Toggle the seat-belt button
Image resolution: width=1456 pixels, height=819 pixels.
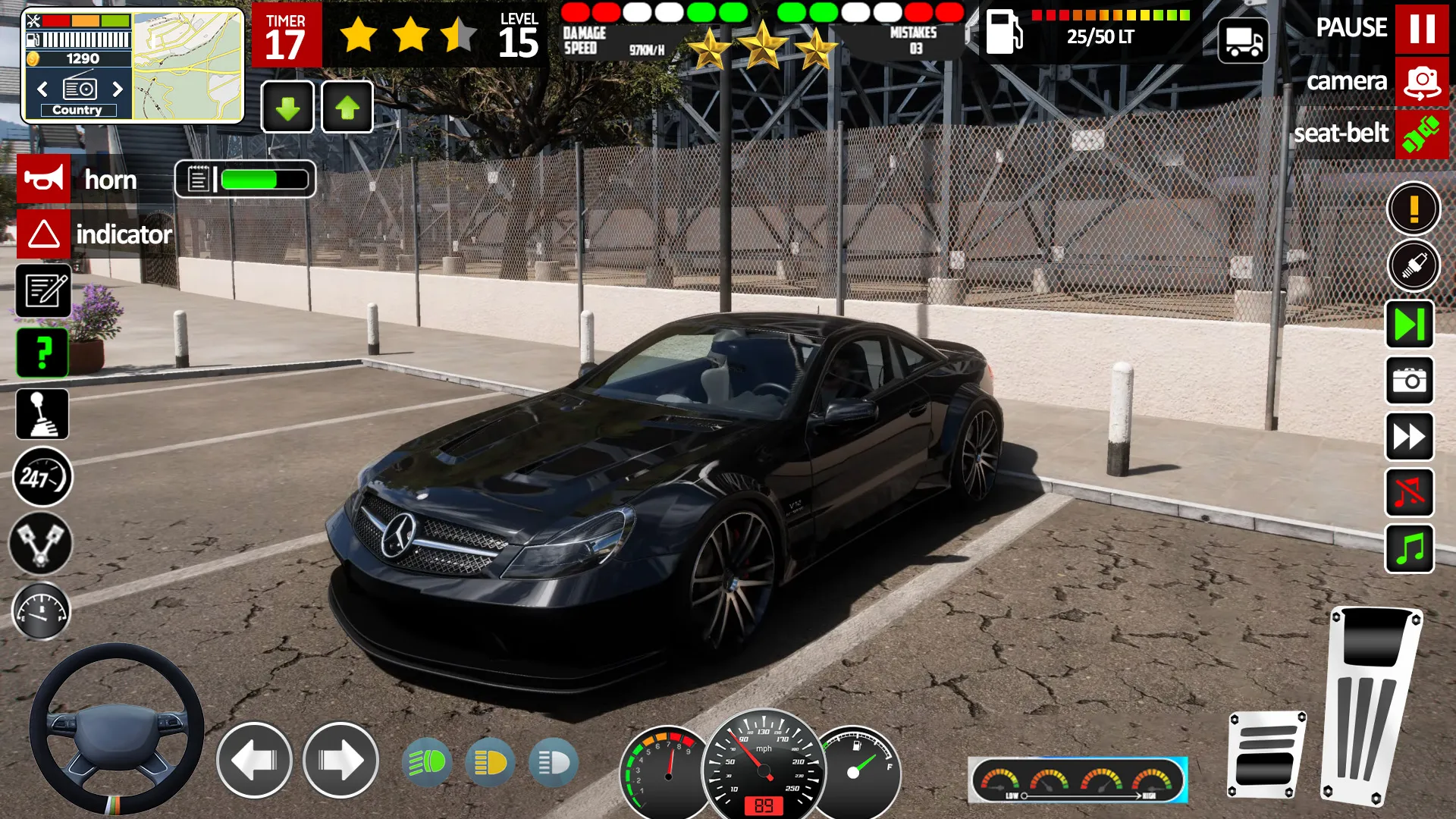pyautogui.click(x=1421, y=134)
